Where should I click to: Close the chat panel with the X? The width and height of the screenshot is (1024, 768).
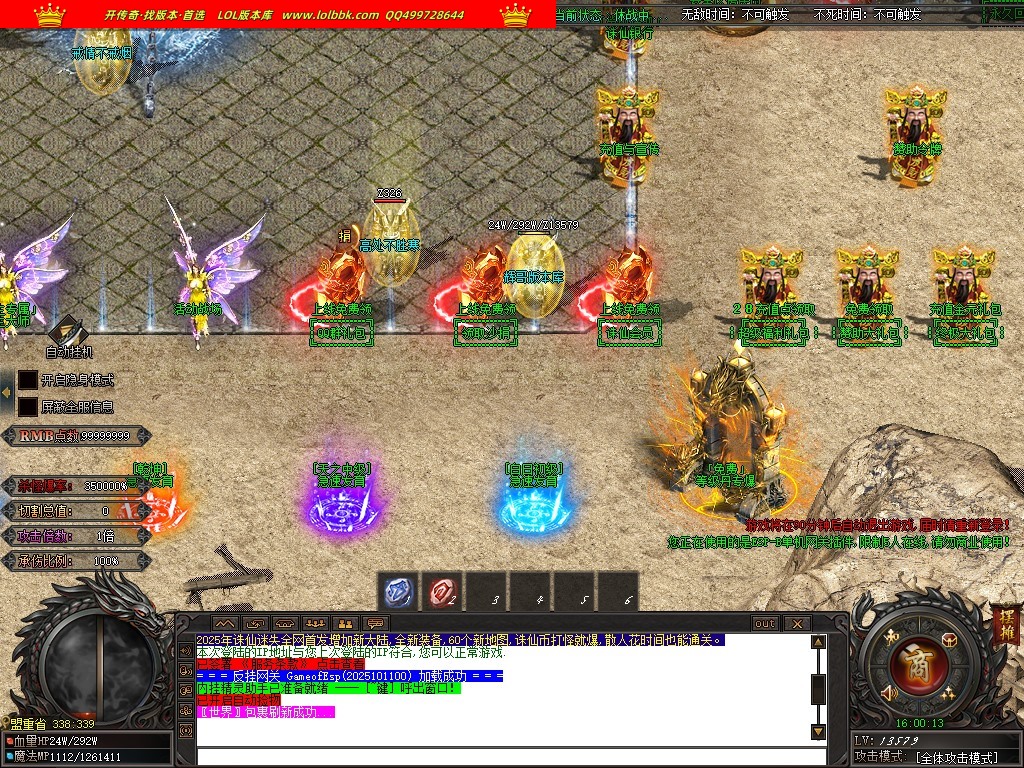click(797, 624)
